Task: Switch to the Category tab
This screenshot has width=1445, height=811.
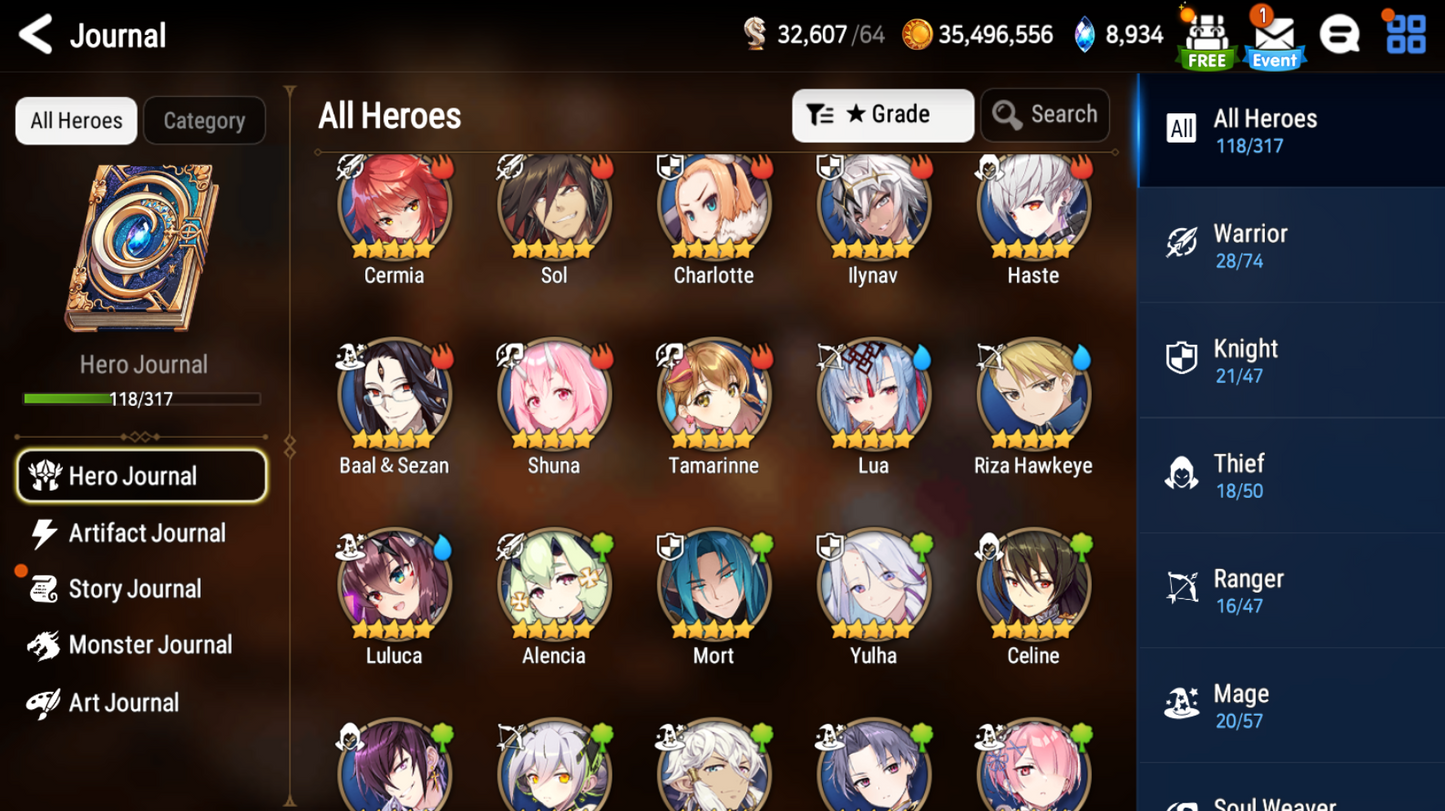Action: [x=204, y=120]
